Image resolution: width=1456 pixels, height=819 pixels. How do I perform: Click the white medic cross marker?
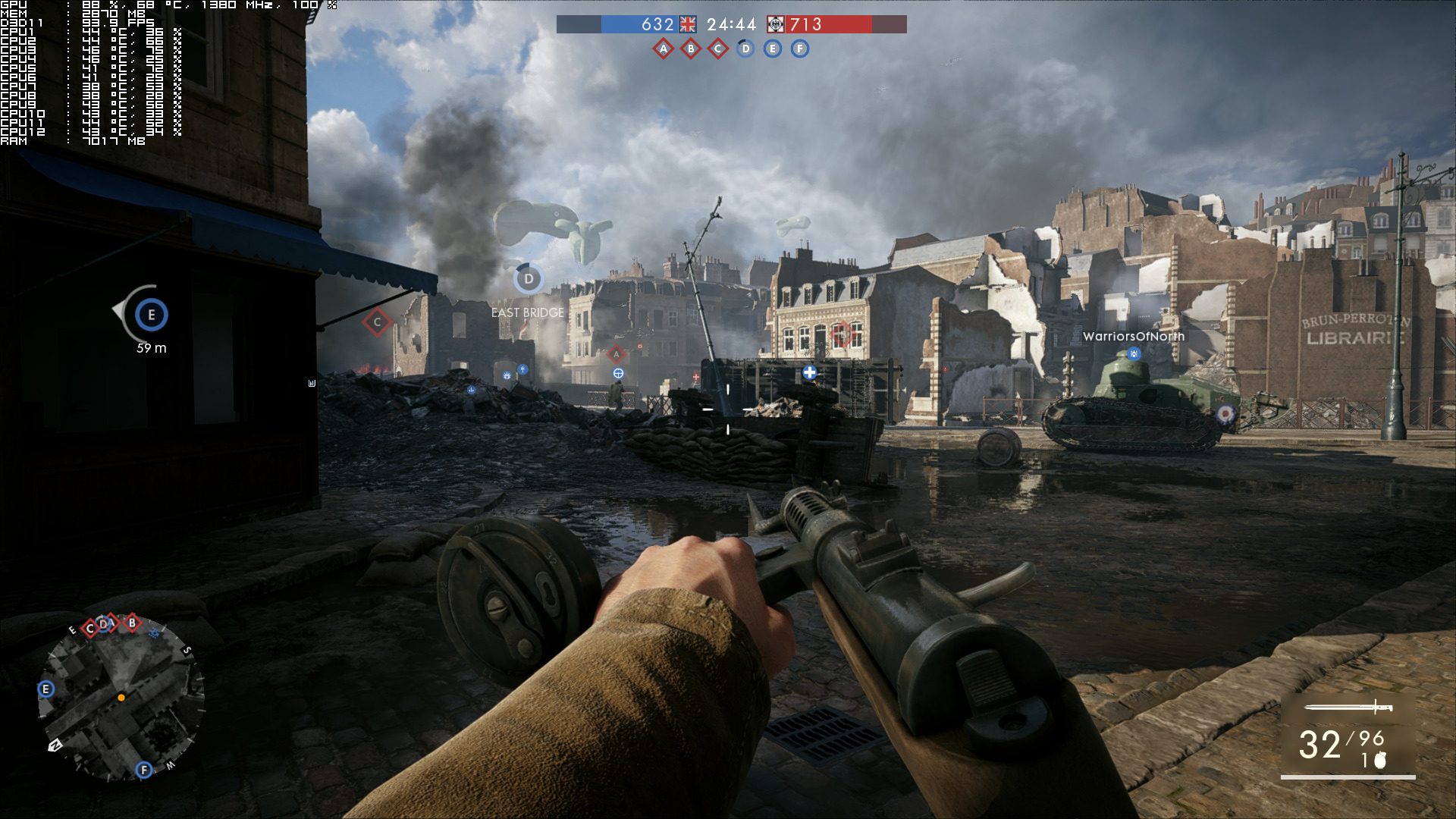(x=809, y=372)
